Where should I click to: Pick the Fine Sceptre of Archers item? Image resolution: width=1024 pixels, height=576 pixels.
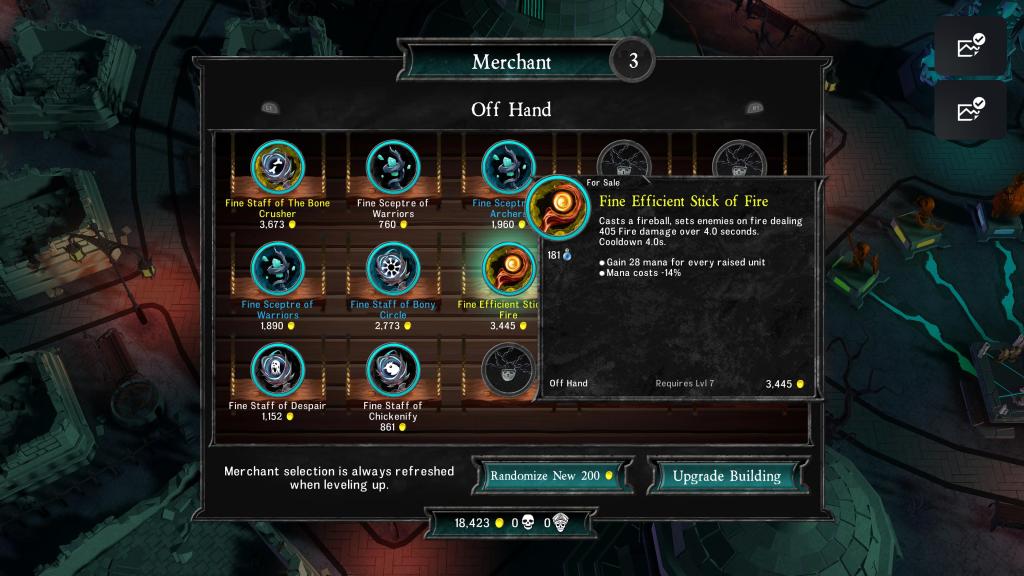506,166
